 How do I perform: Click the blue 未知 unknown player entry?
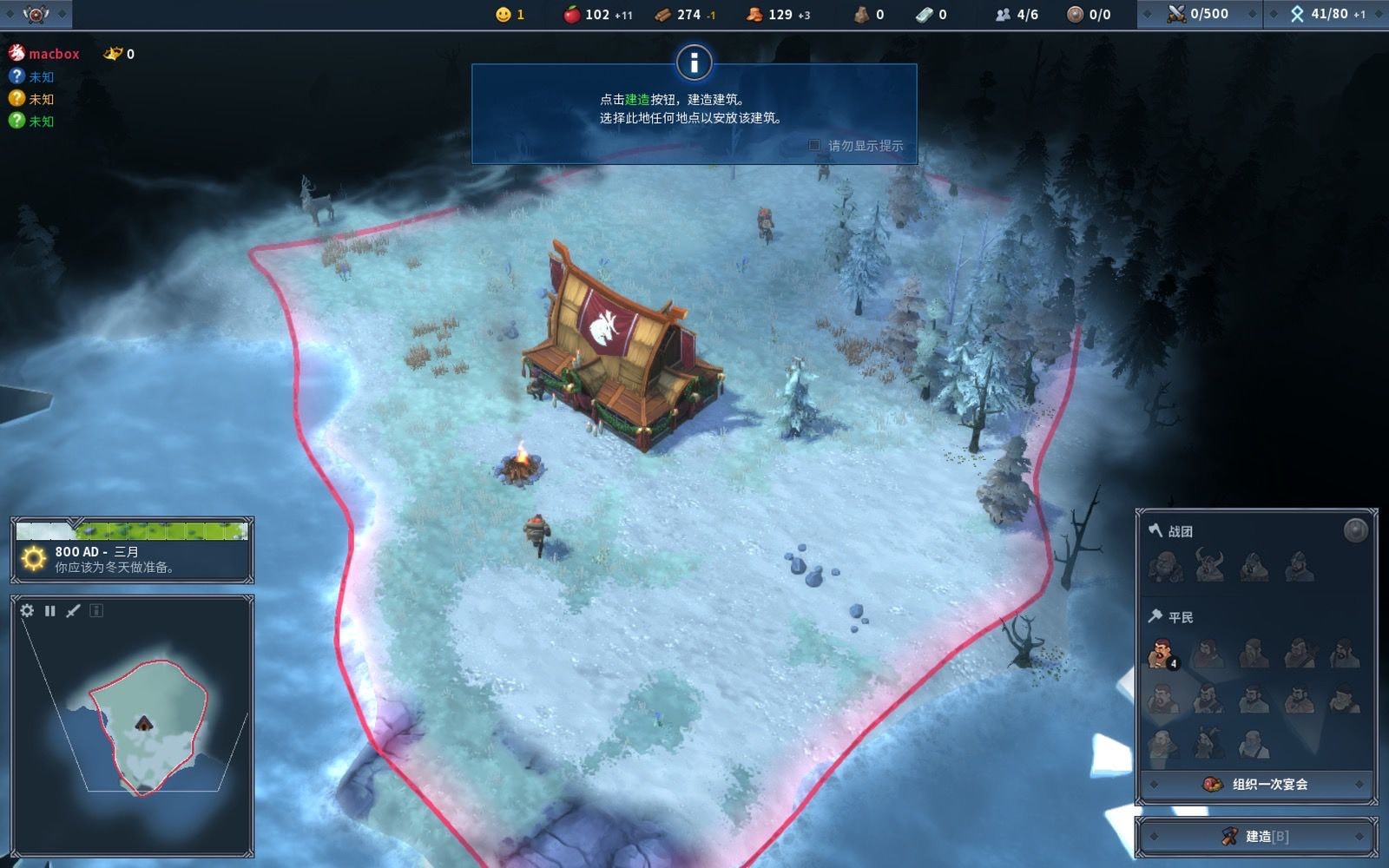[41, 76]
